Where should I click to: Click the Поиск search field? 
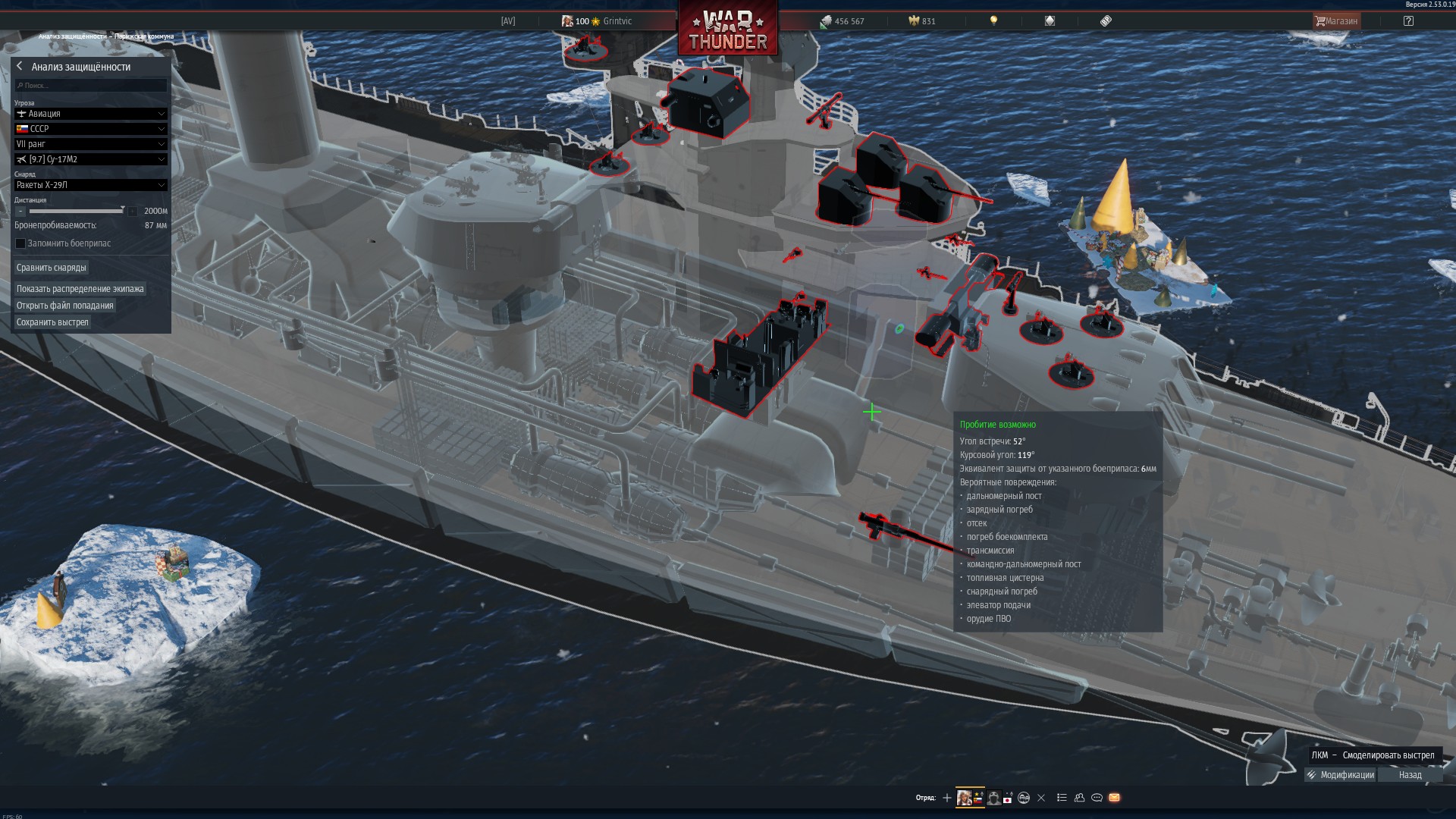click(x=91, y=86)
